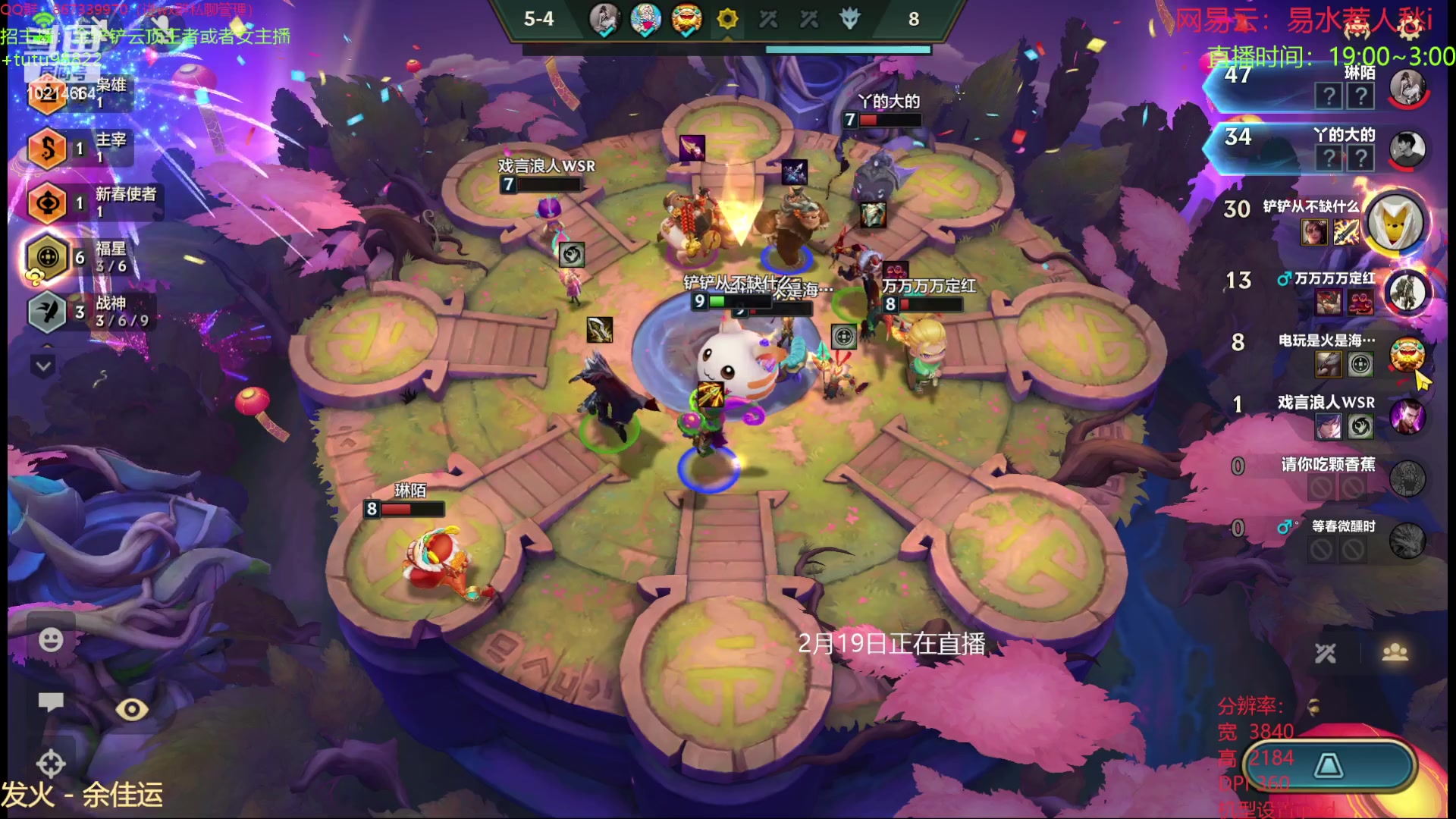Switch to the players list tab

click(x=1395, y=653)
